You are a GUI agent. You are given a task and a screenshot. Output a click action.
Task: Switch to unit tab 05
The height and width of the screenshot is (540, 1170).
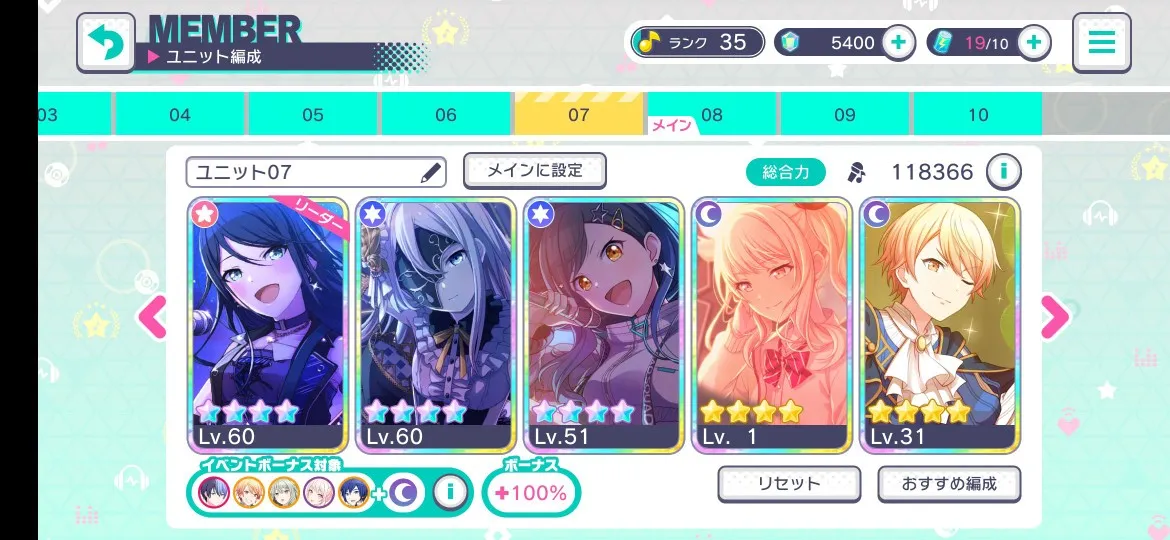click(x=313, y=115)
